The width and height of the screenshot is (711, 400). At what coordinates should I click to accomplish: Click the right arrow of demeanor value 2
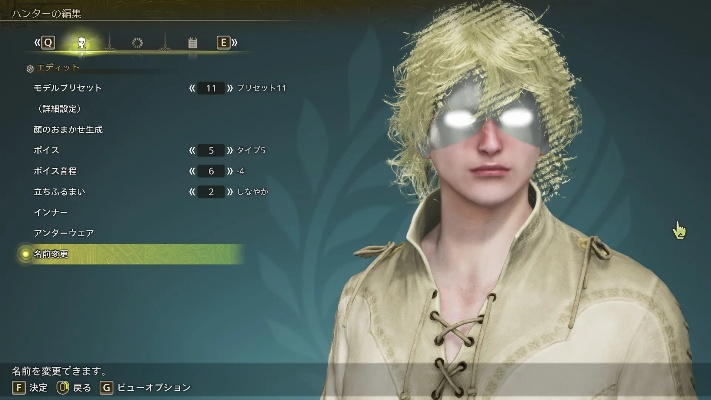[229, 191]
